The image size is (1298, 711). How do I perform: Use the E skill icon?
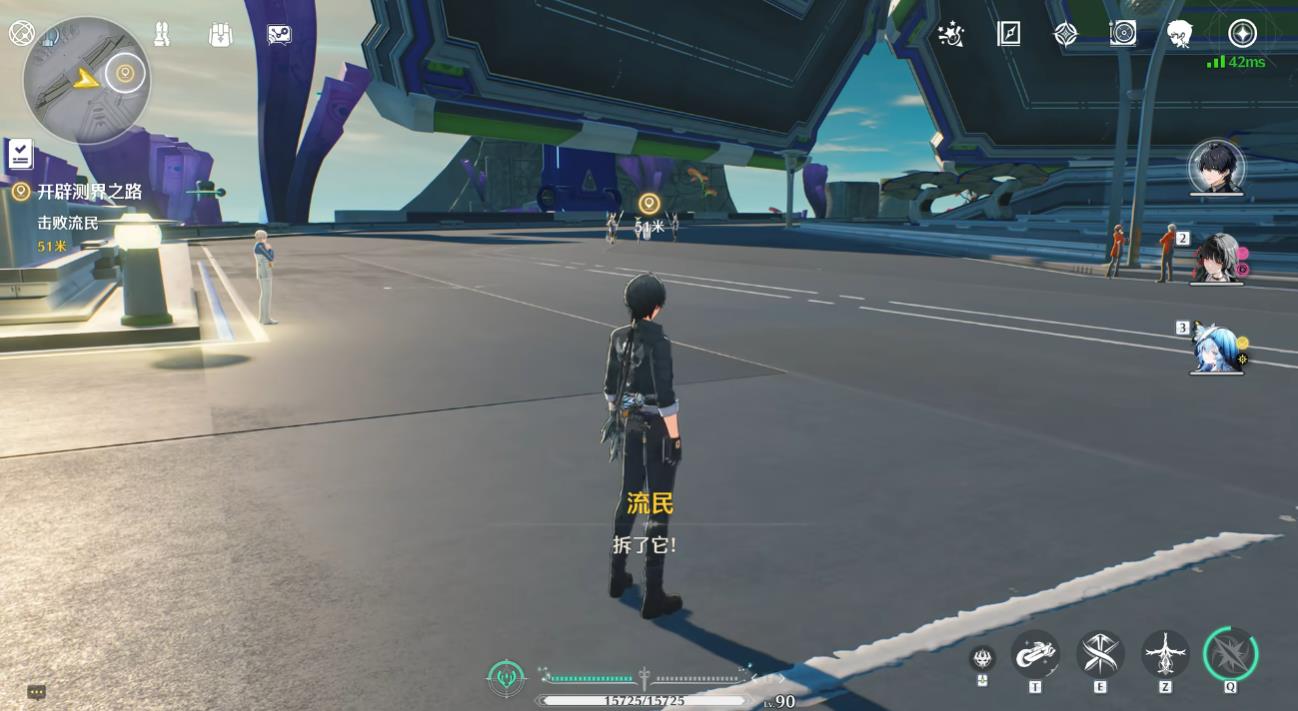[1100, 655]
